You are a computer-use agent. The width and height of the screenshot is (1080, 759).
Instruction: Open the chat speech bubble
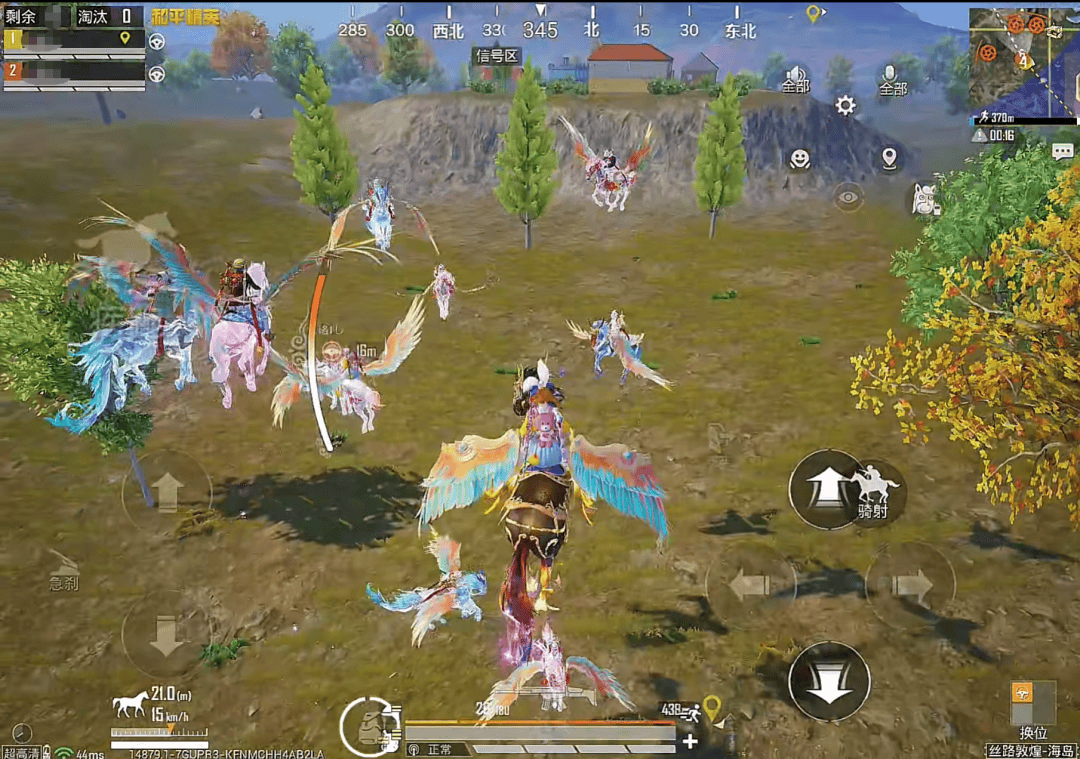point(1062,151)
